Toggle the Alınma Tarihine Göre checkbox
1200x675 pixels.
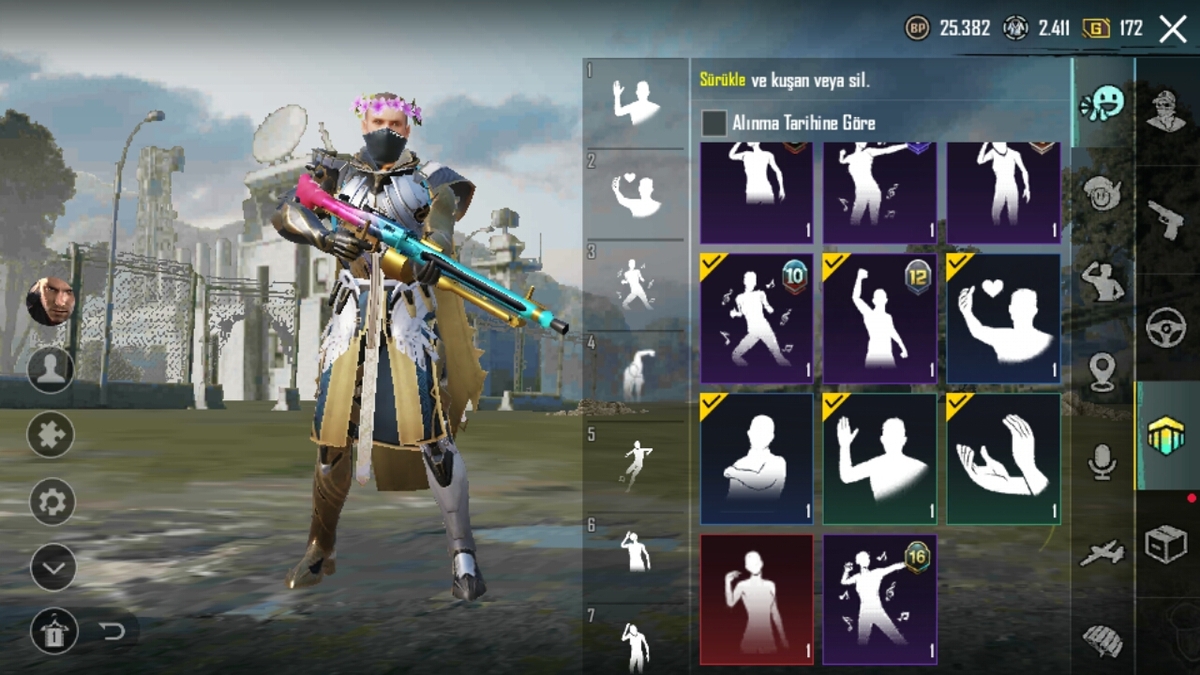714,123
